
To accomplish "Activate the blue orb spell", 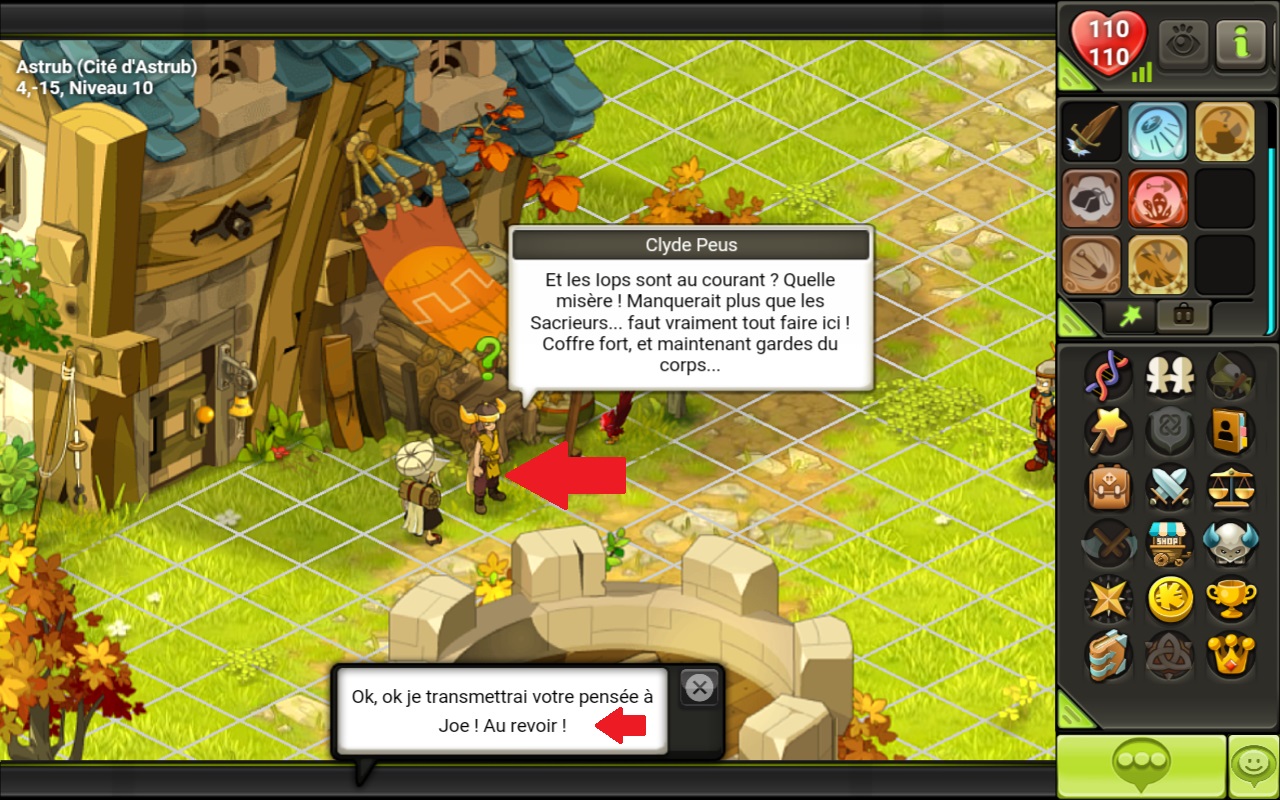I will click(x=1157, y=132).
